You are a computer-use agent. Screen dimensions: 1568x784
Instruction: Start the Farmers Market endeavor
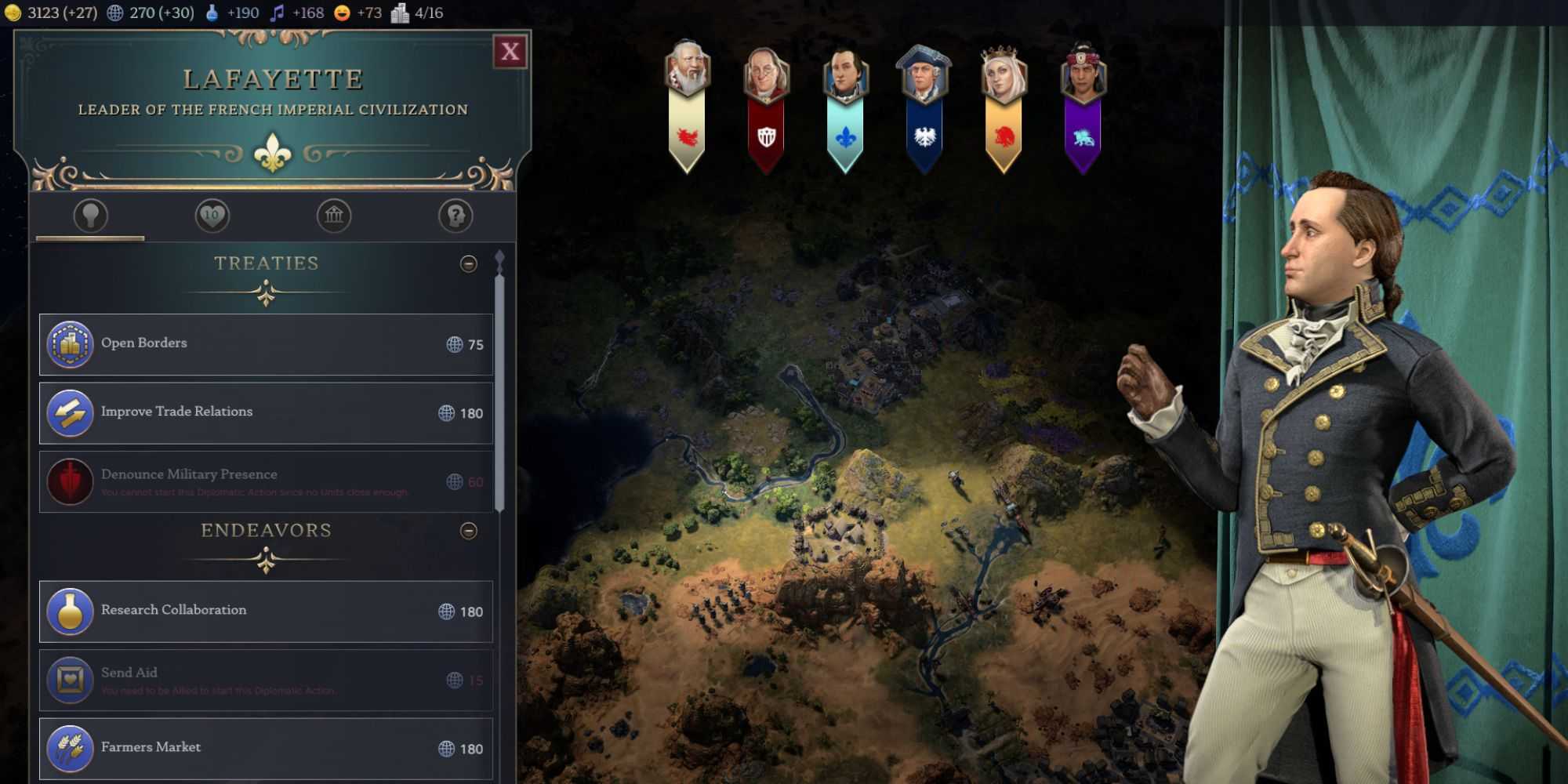pyautogui.click(x=267, y=747)
